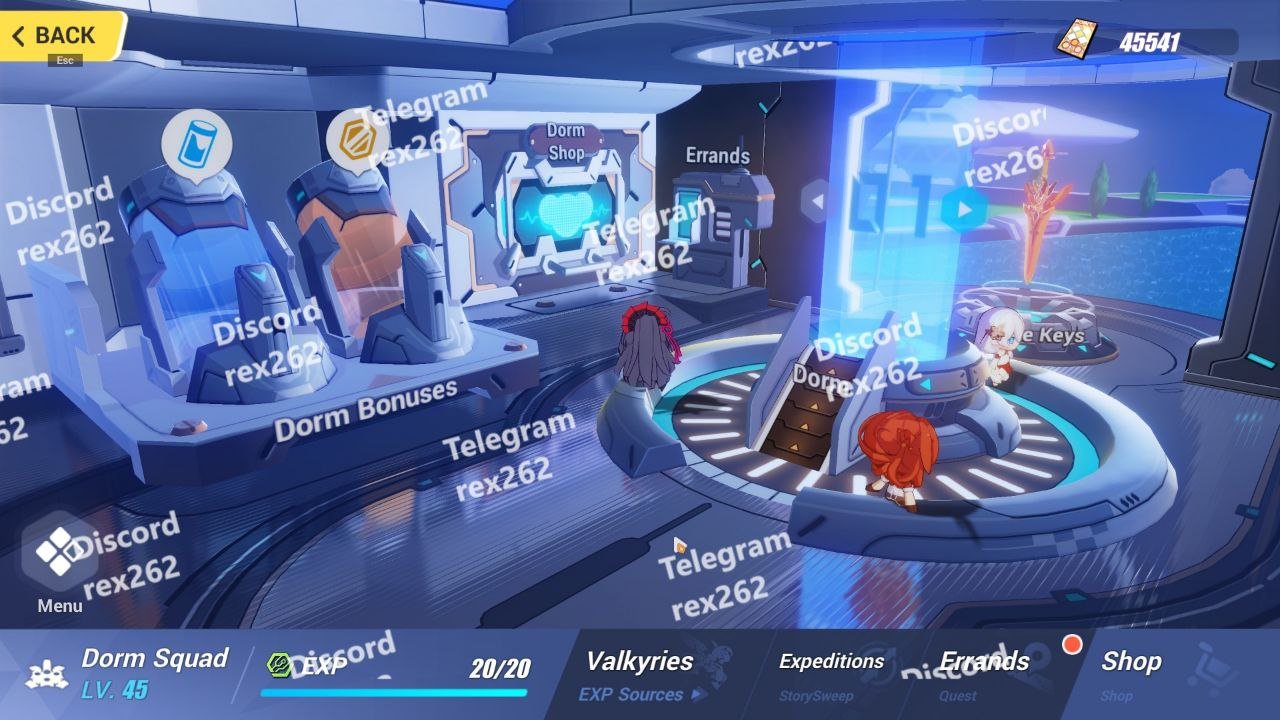The width and height of the screenshot is (1280, 720).
Task: Open the Valkyries EXP Sources panel
Action: pyautogui.click(x=640, y=675)
